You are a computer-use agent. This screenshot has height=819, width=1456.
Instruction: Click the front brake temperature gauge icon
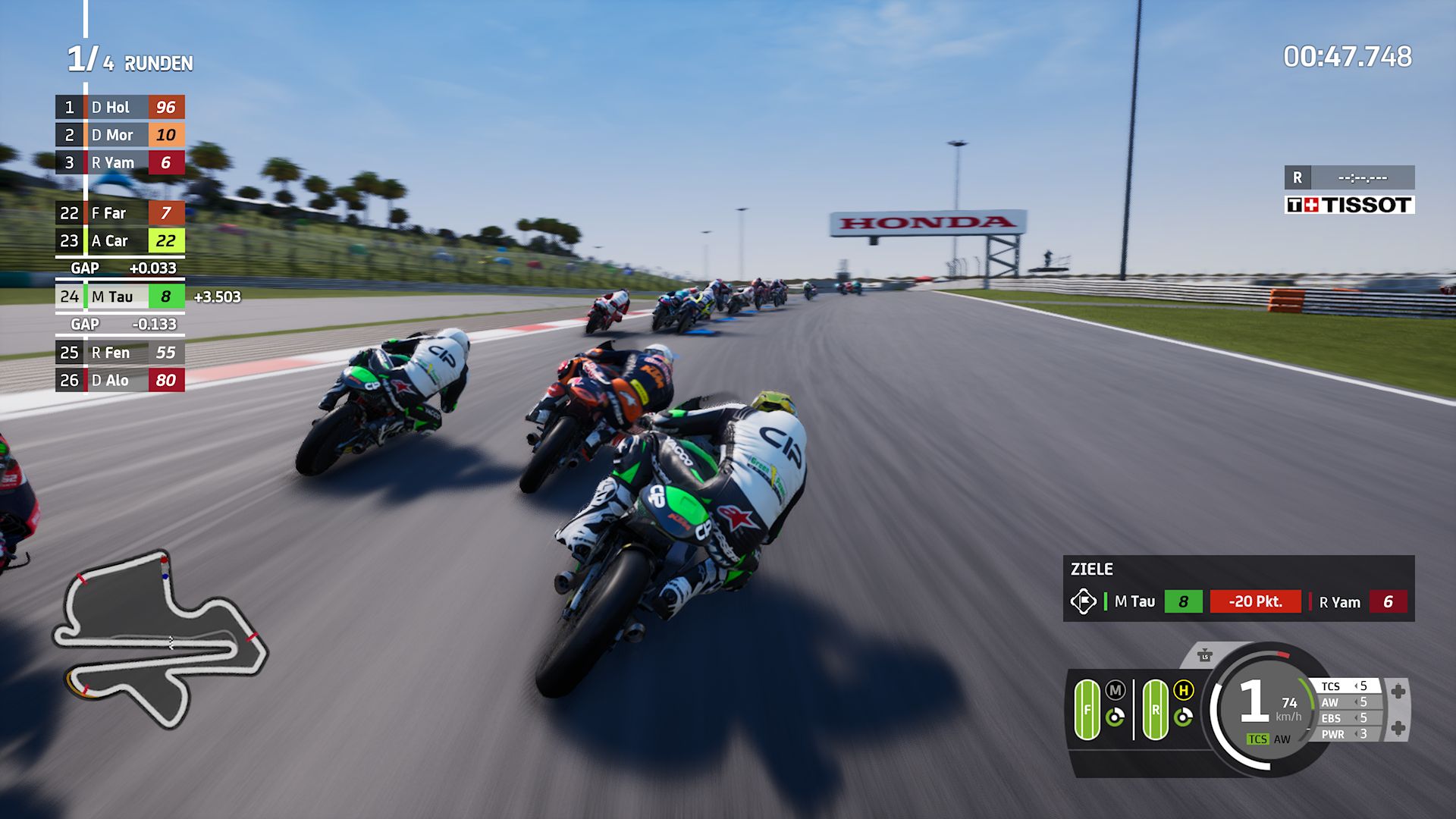pos(1115,718)
